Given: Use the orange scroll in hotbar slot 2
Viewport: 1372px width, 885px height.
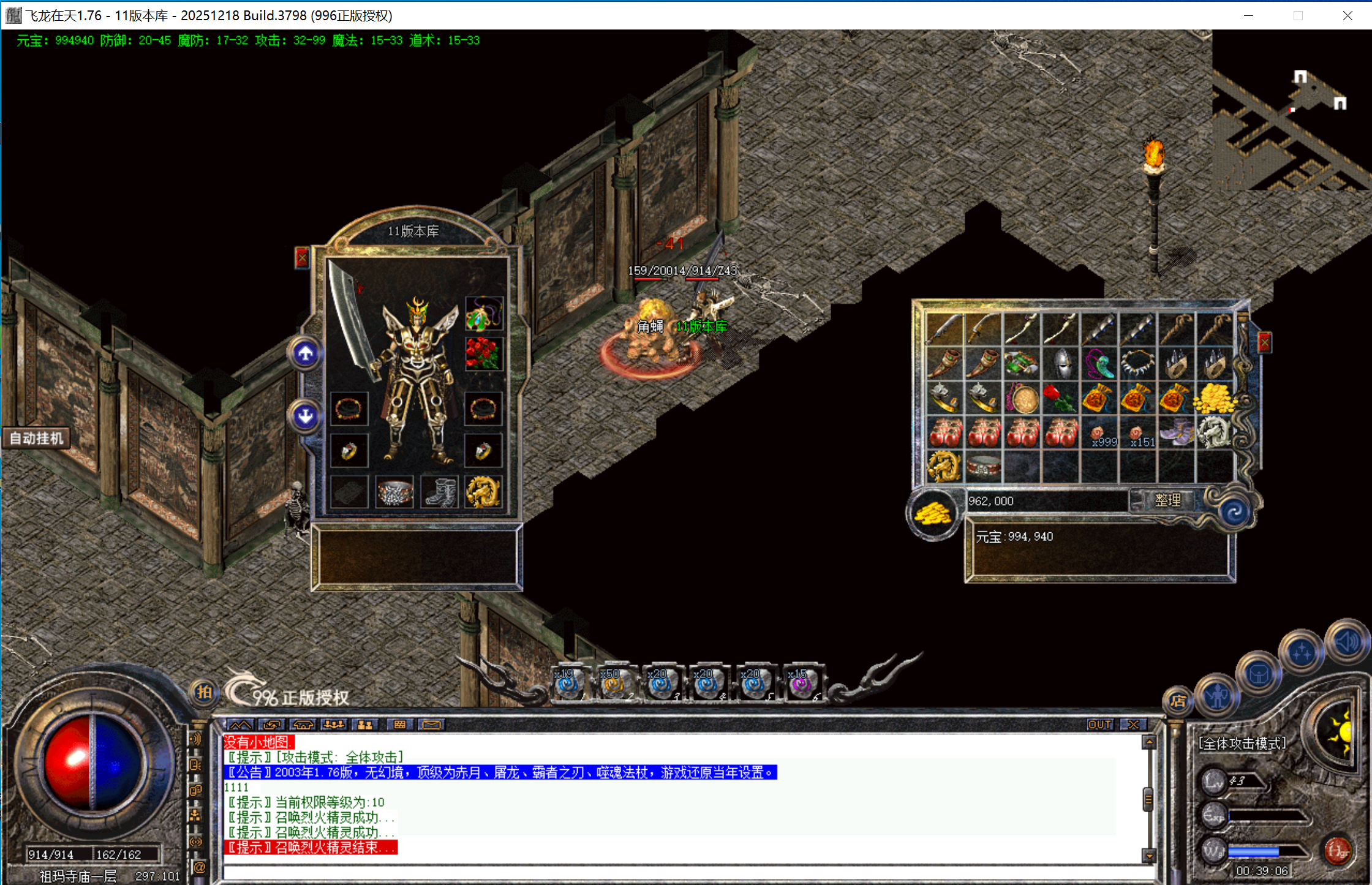Looking at the screenshot, I should point(614,684).
